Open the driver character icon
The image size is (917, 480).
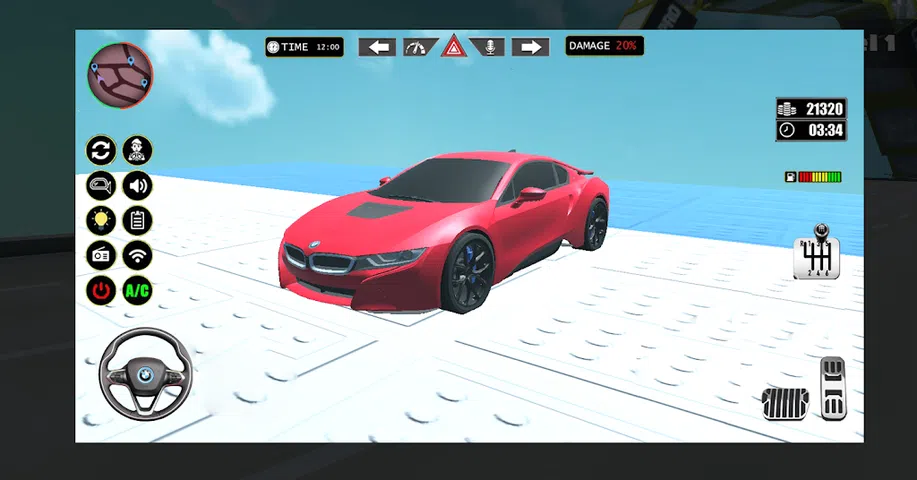pyautogui.click(x=137, y=151)
